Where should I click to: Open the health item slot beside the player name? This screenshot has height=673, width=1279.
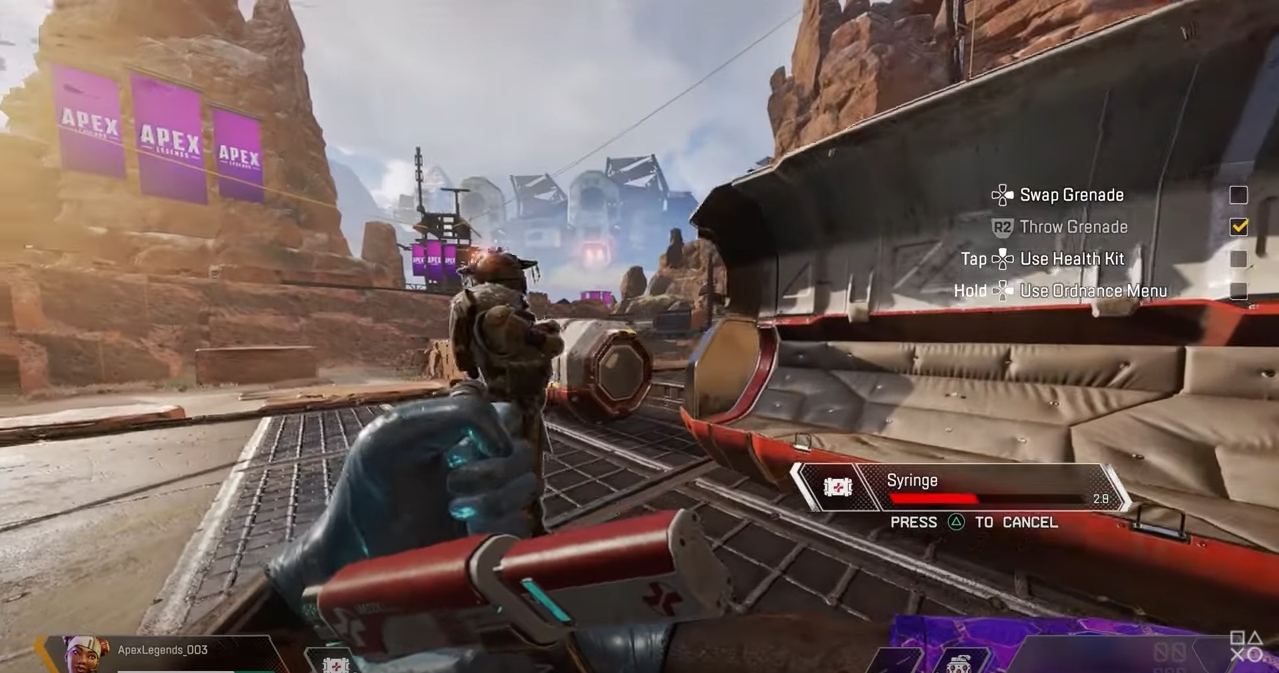tap(334, 663)
